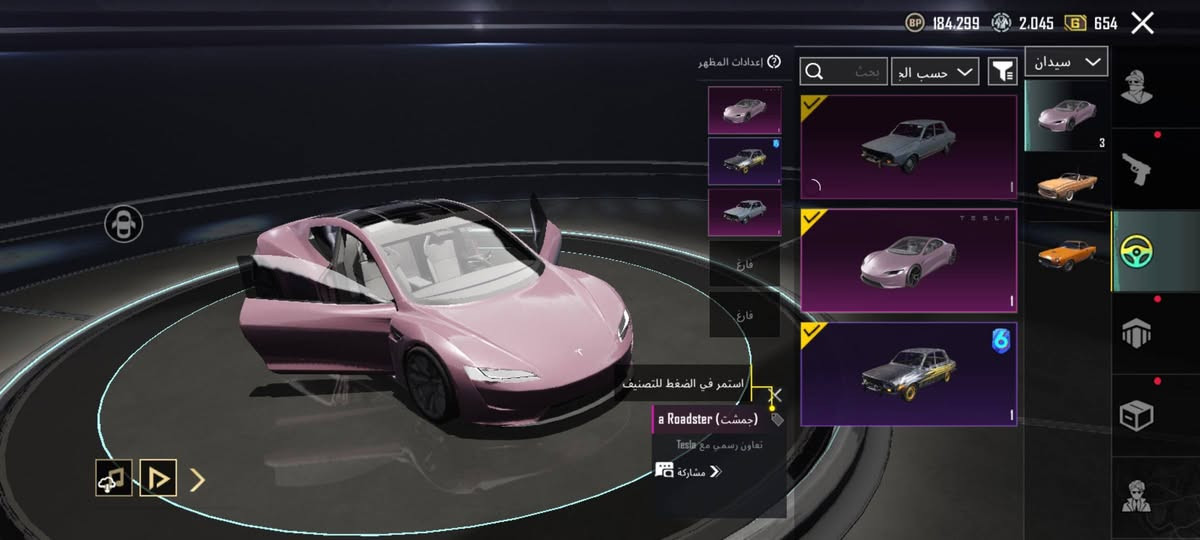This screenshot has width=1200, height=540.
Task: Open appearance settings help question mark
Action: [x=772, y=62]
